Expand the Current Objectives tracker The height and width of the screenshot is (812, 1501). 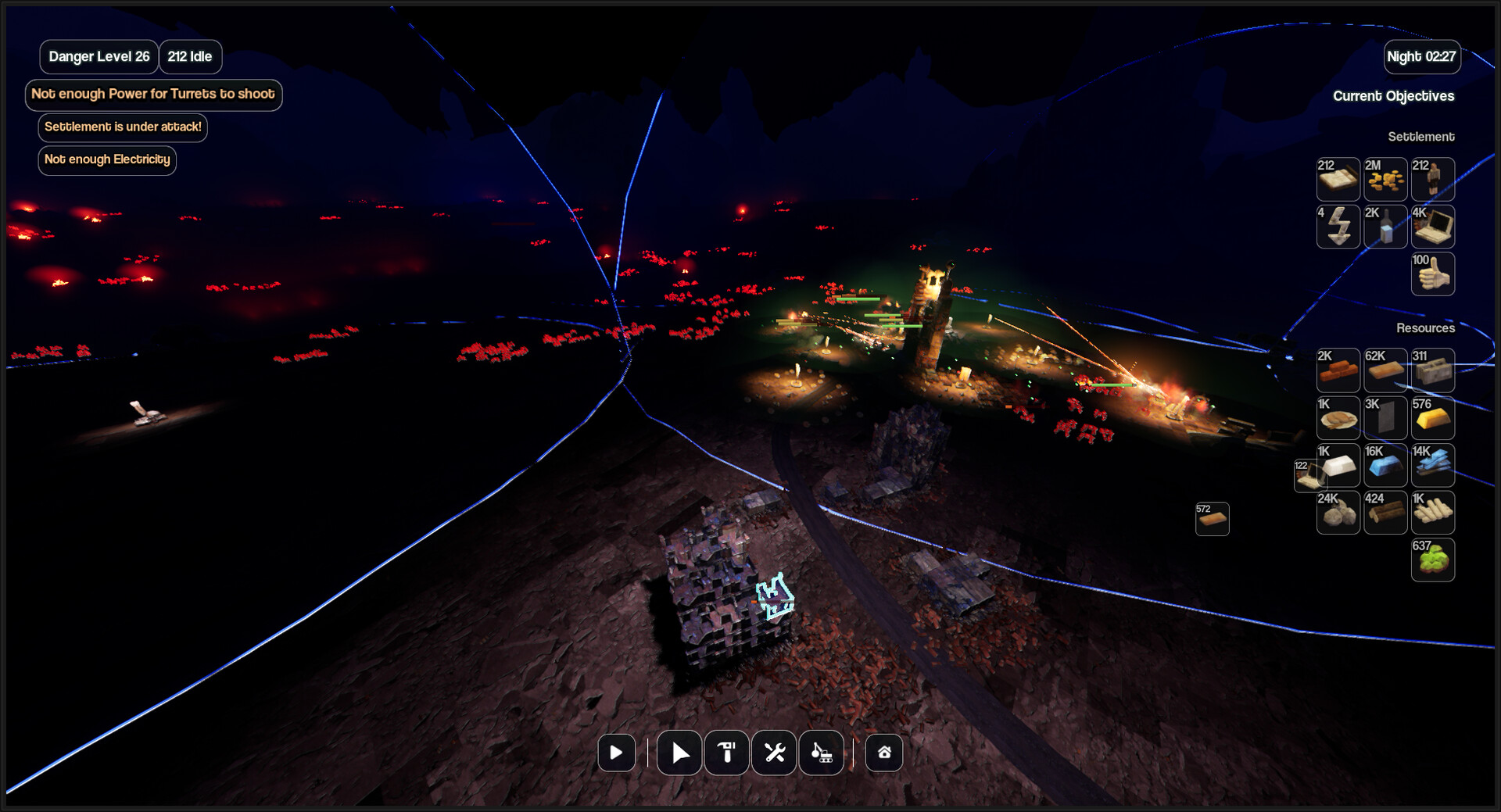tap(1393, 96)
